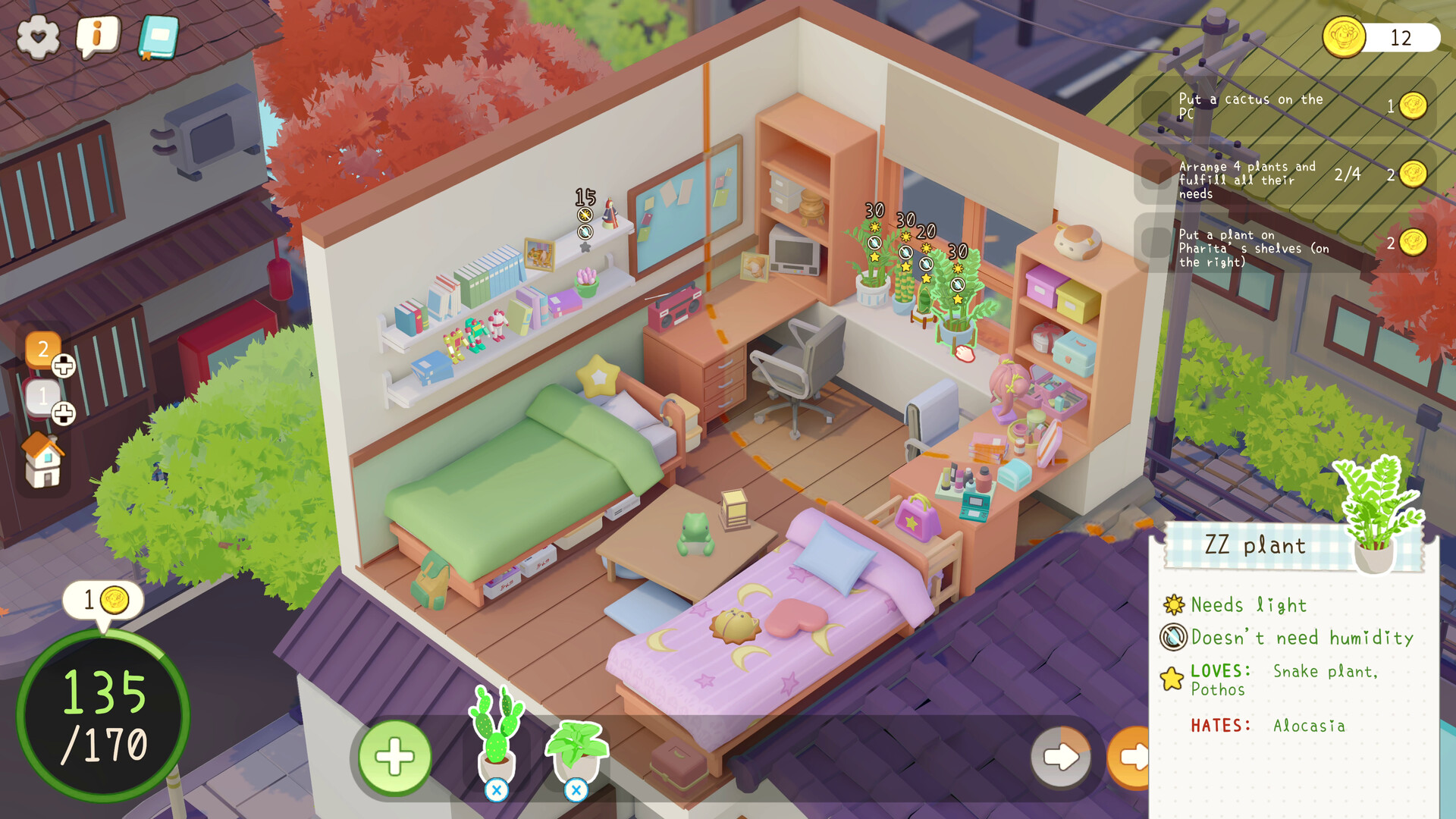Click the 135/170 progress meter
1456x819 pixels.
pos(102,717)
